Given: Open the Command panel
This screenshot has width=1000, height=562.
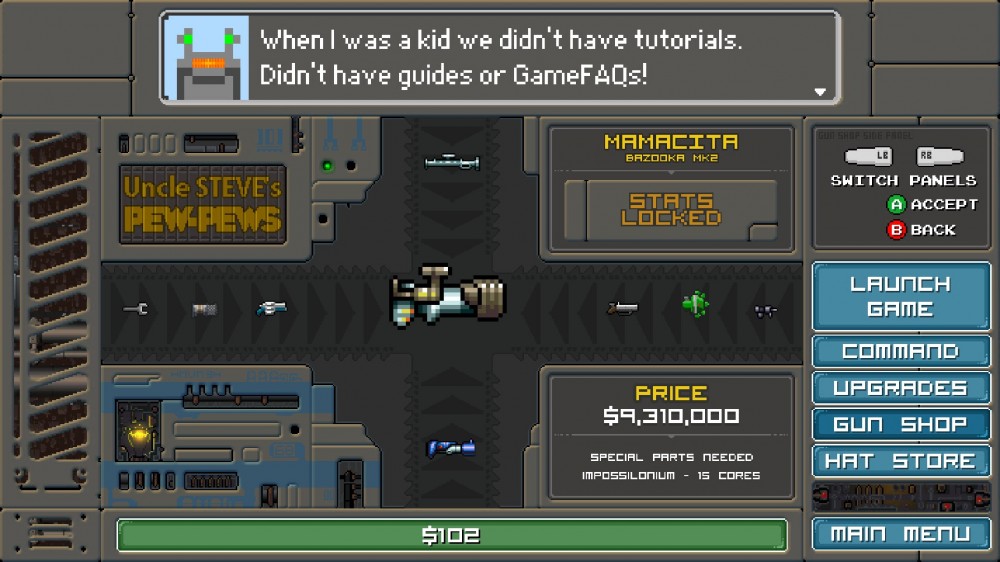Looking at the screenshot, I should [900, 352].
